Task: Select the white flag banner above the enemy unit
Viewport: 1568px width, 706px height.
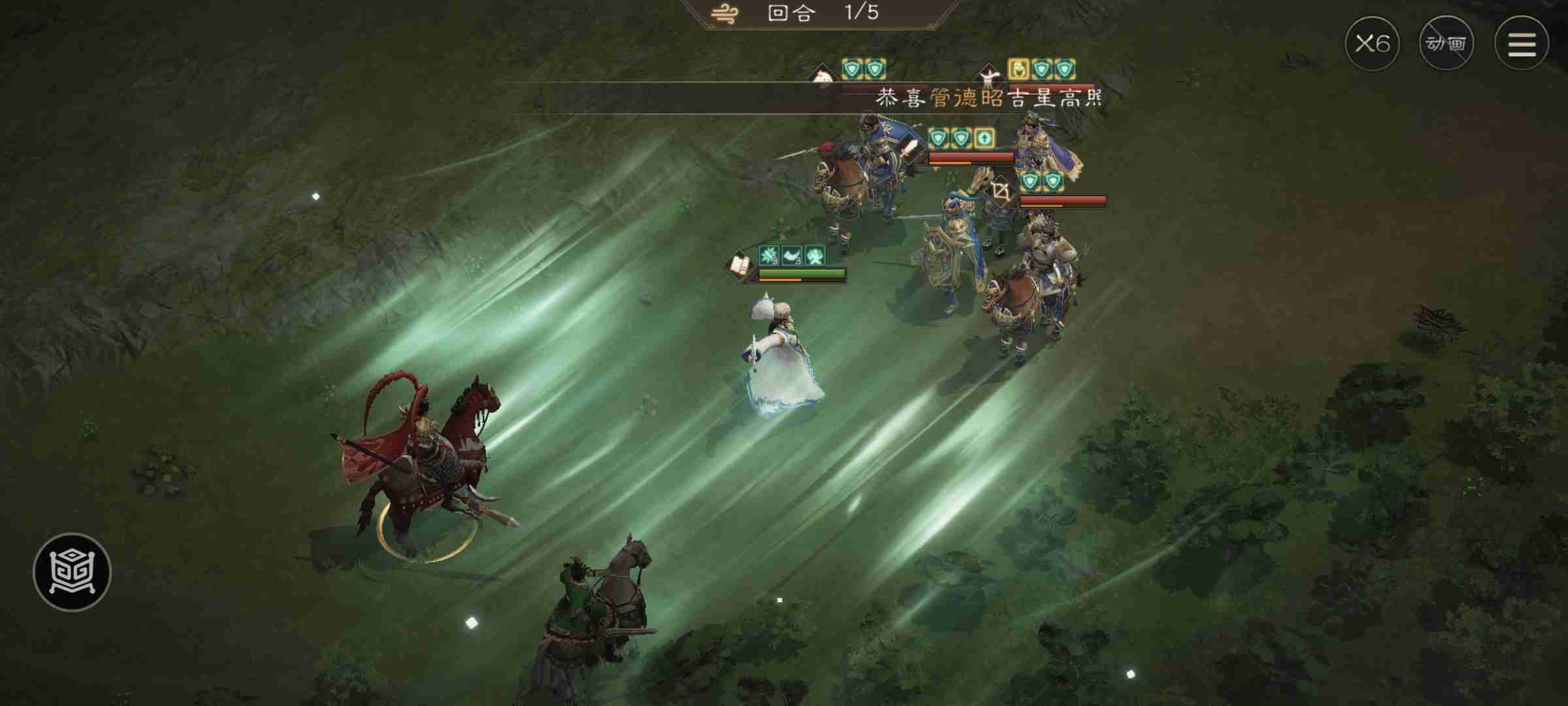Action: (821, 74)
